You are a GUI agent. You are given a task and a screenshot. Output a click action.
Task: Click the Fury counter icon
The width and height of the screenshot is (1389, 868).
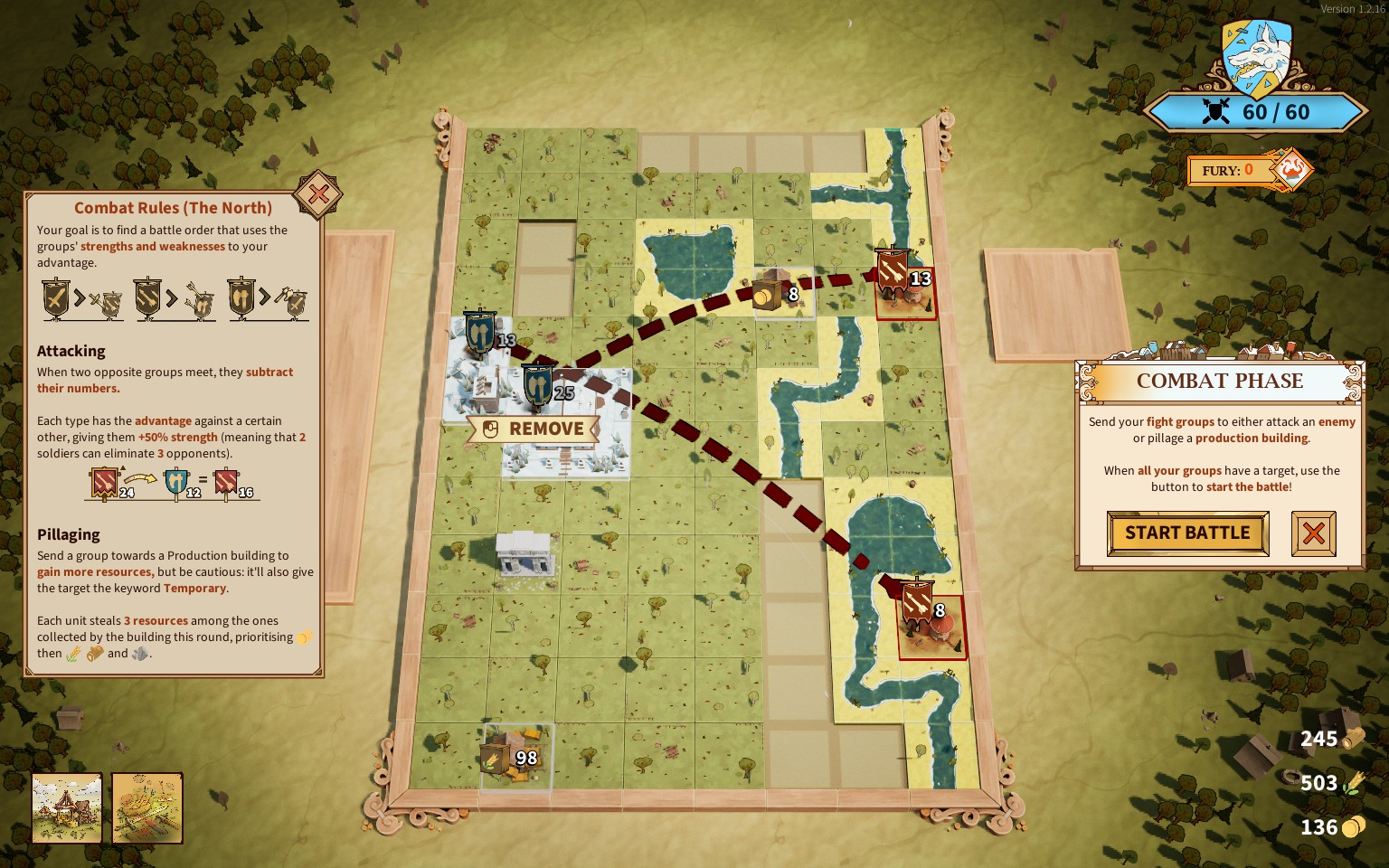pyautogui.click(x=1290, y=169)
